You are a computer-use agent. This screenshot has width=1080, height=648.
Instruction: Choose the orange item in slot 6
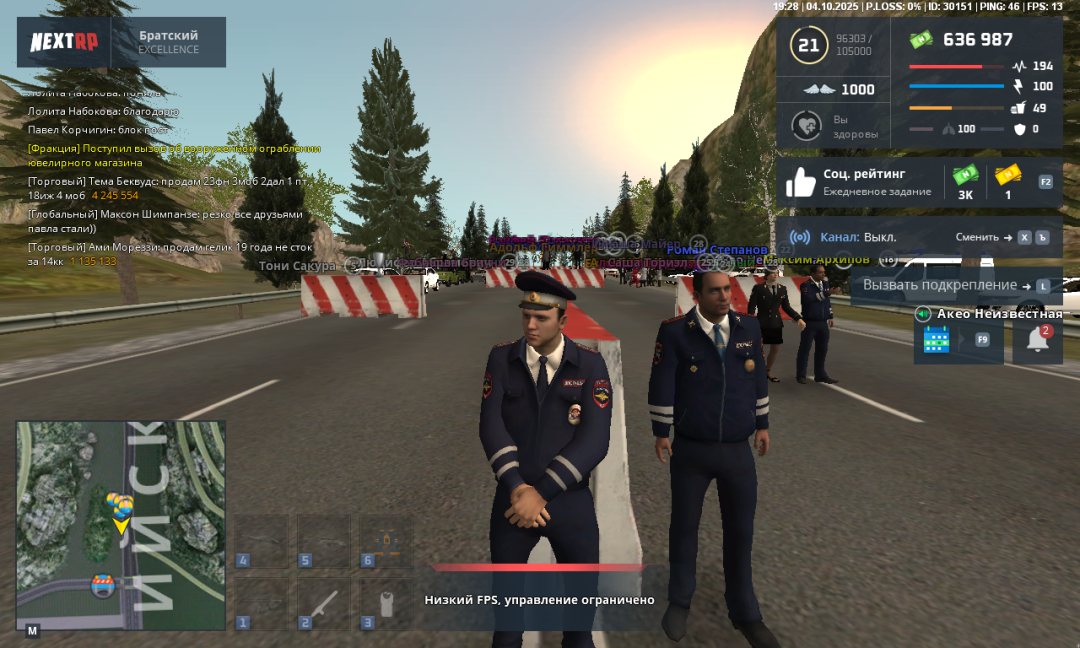387,541
